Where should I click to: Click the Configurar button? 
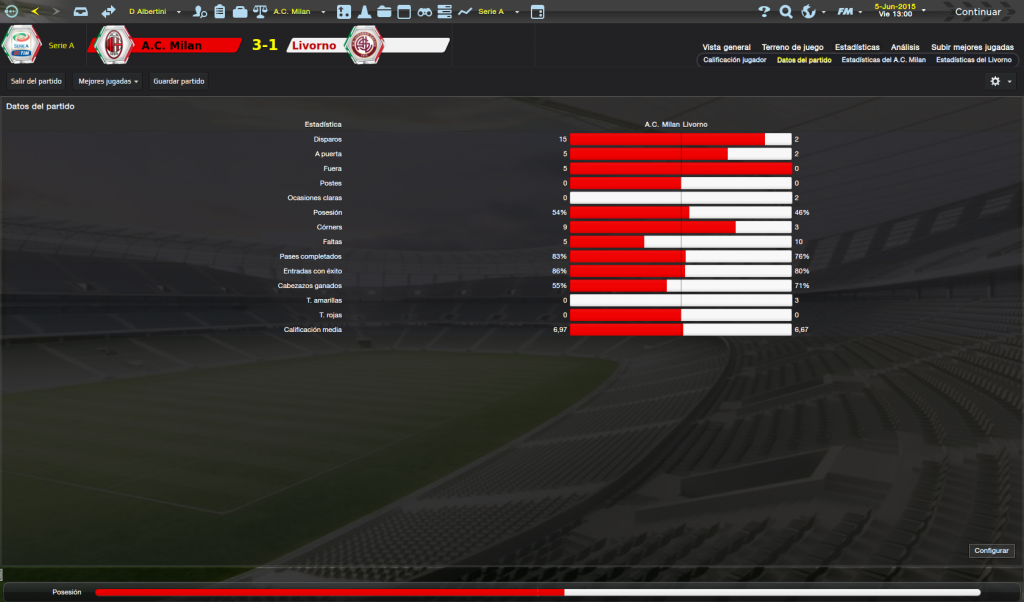click(x=992, y=551)
